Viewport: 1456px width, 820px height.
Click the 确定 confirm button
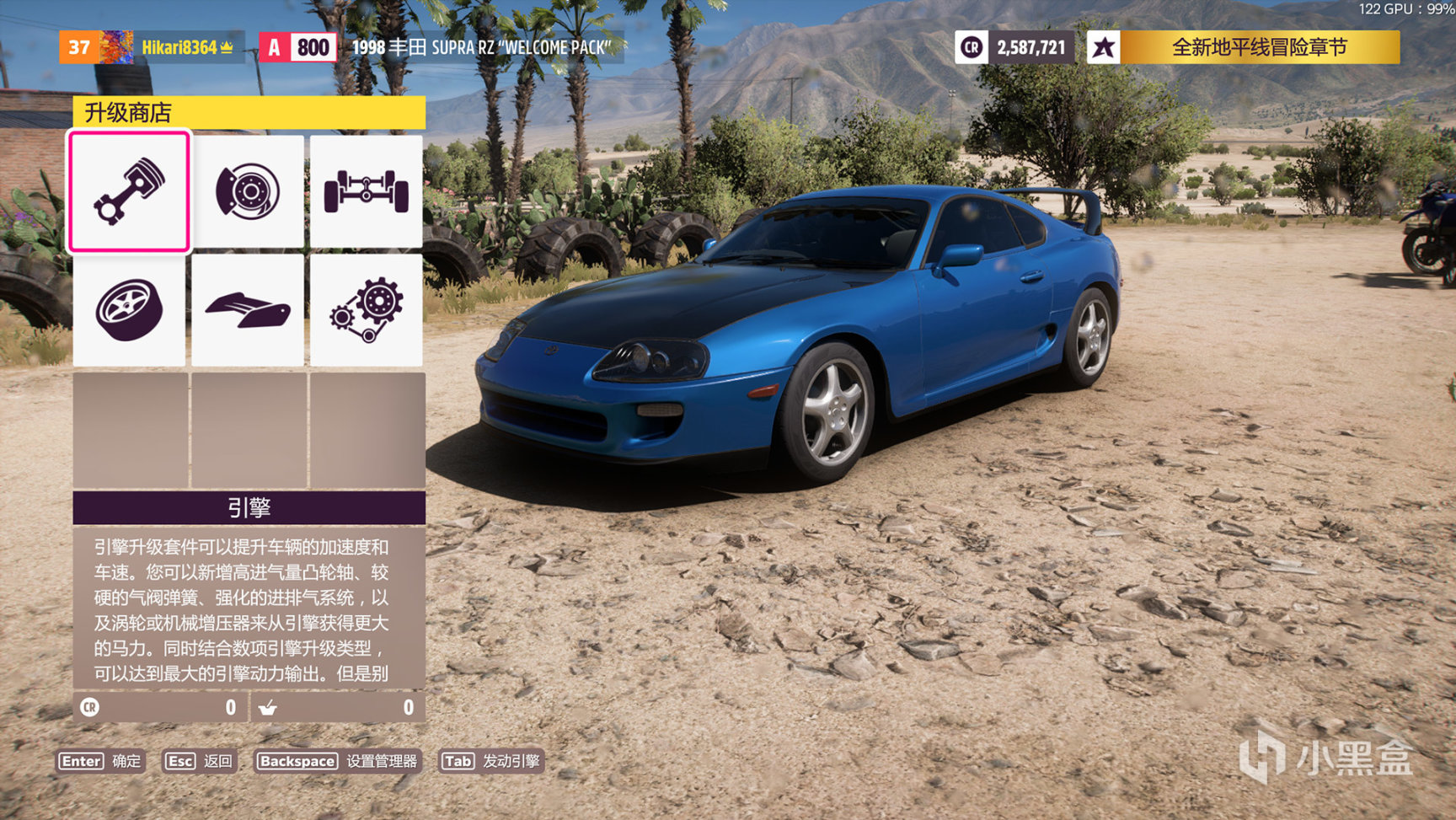pos(100,761)
